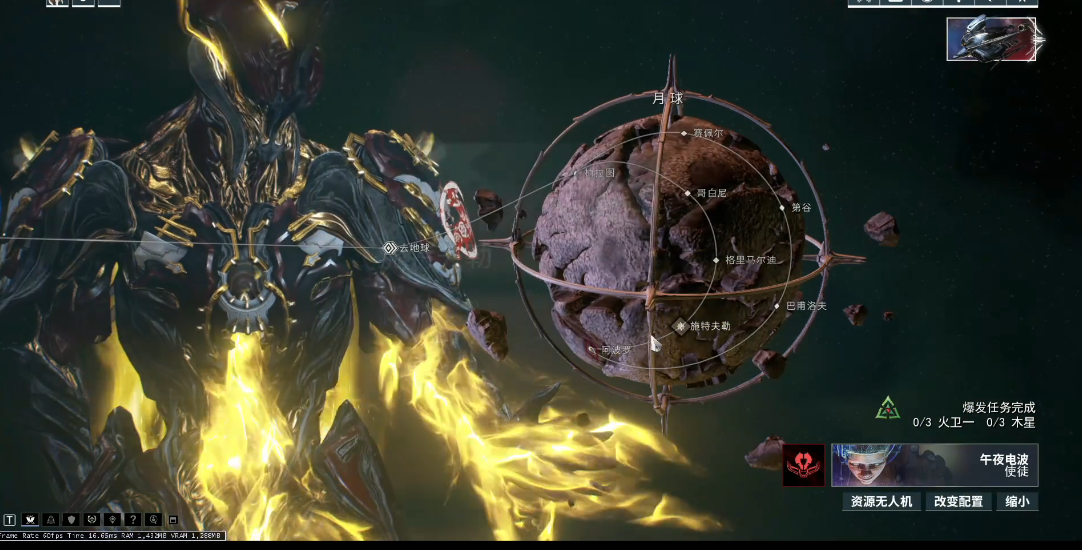Click the 改变配置 loadout button

[958, 502]
